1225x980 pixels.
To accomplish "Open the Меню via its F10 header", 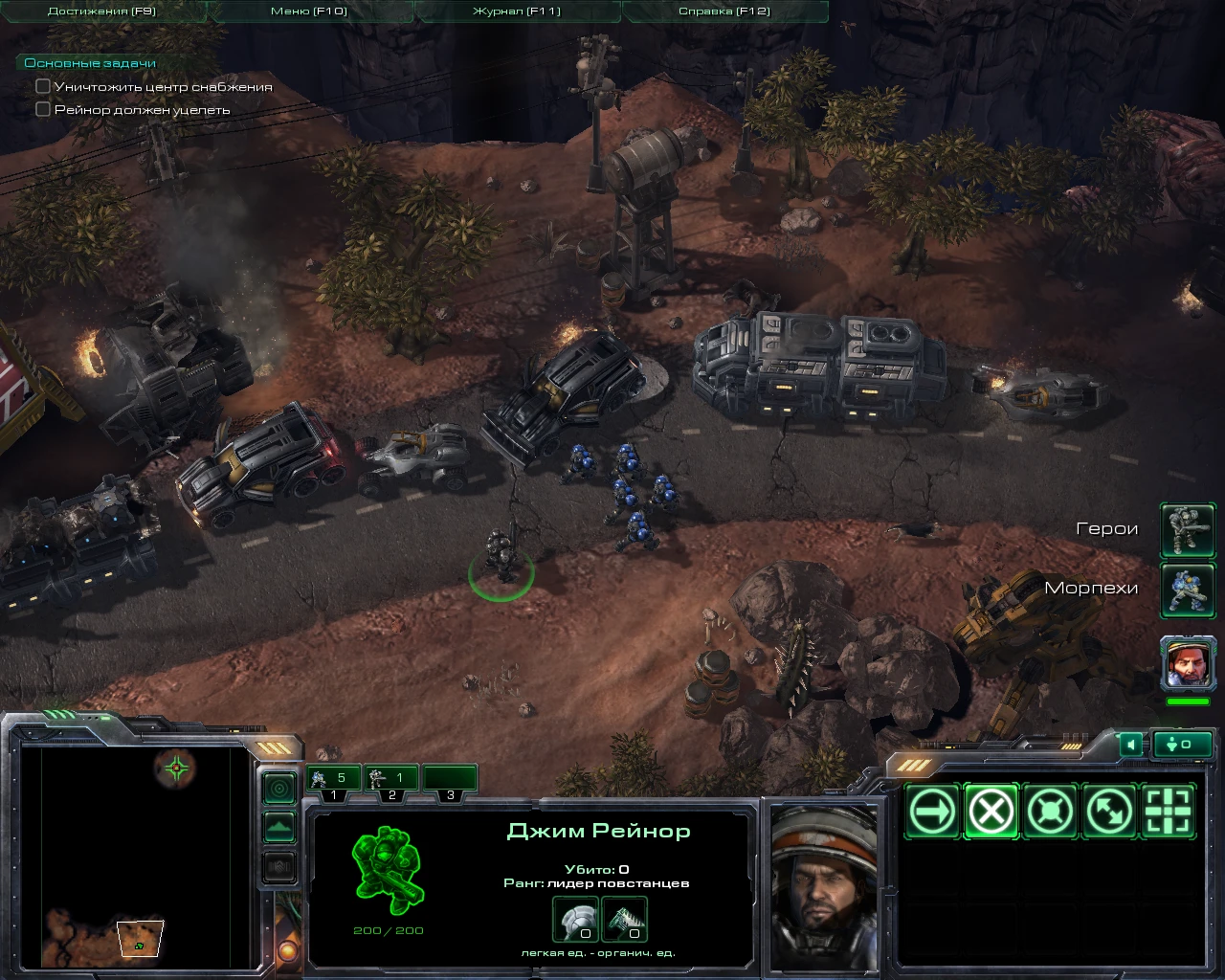I will pyautogui.click(x=306, y=10).
